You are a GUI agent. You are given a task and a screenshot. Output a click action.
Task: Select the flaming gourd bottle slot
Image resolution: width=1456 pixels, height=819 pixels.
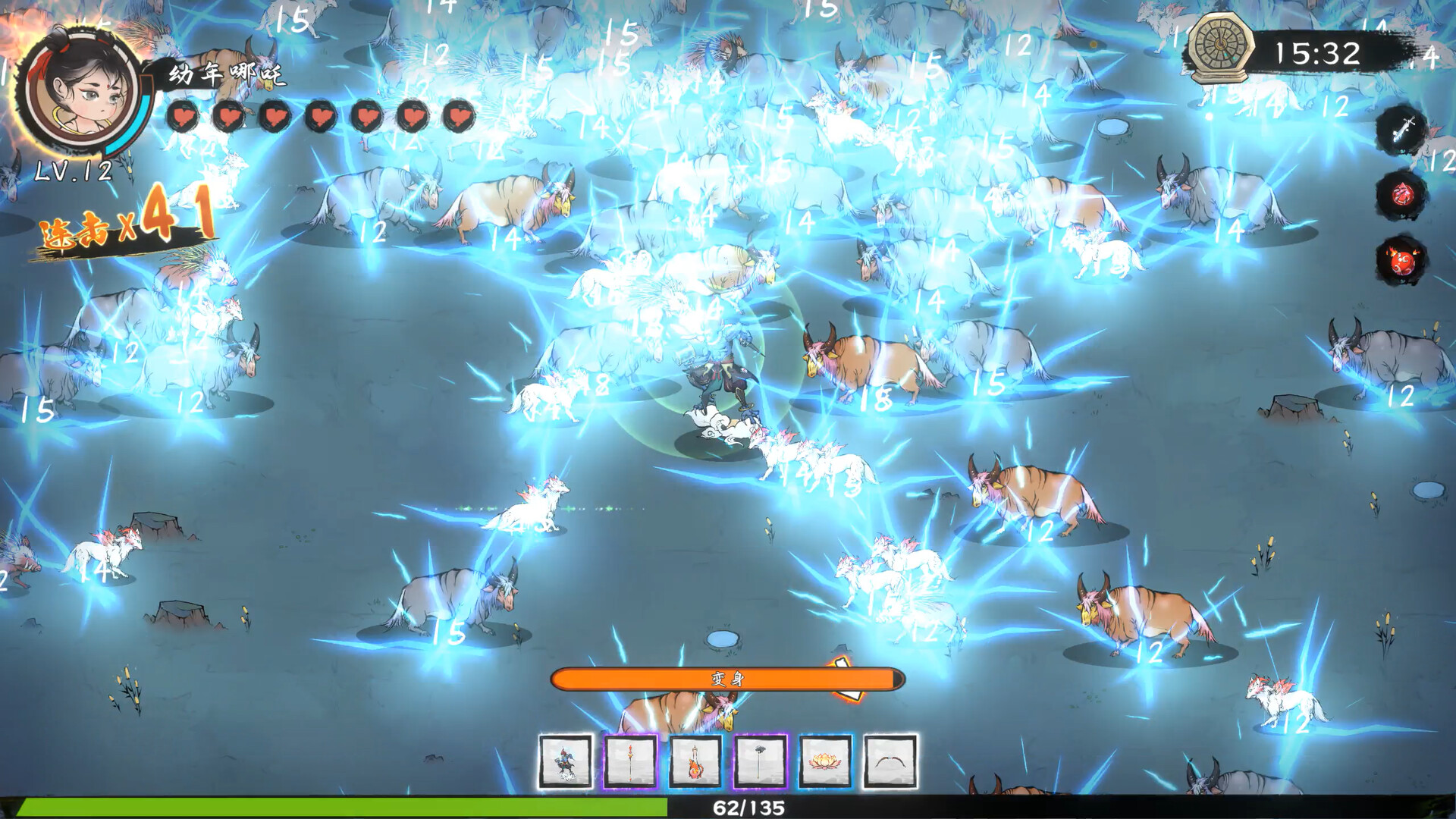[x=695, y=761]
